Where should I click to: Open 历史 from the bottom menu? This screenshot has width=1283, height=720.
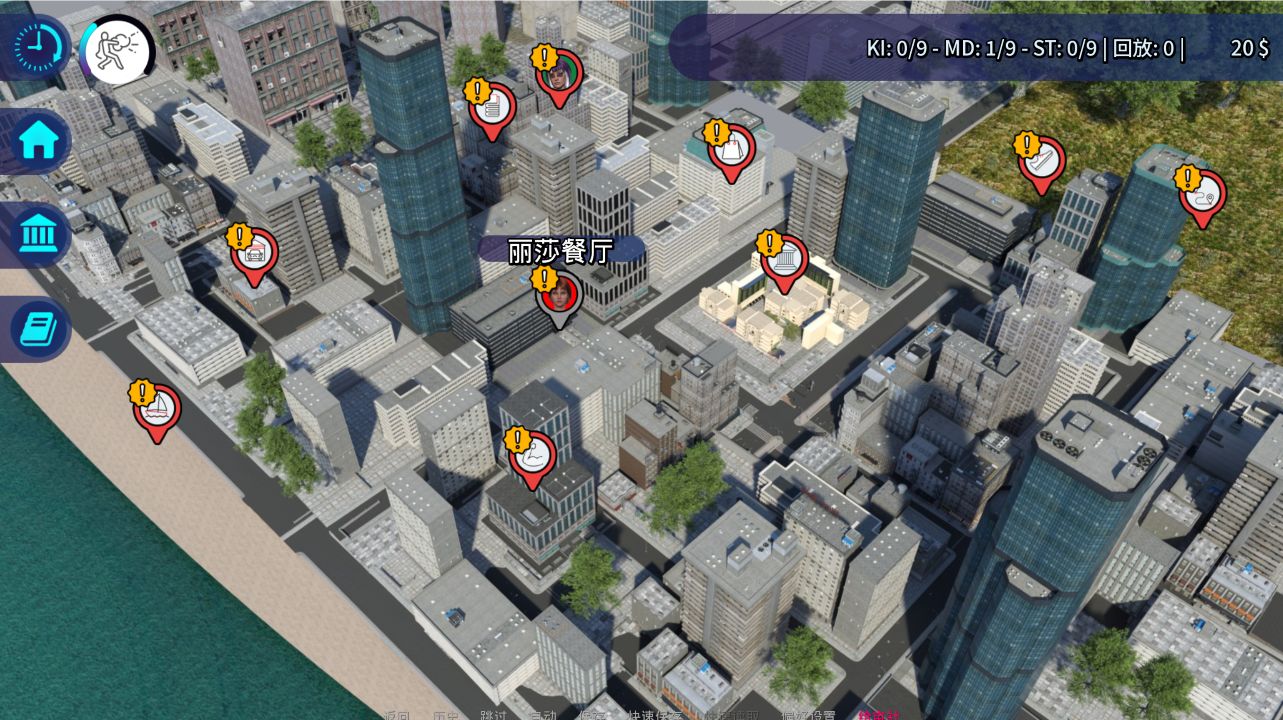pos(446,713)
